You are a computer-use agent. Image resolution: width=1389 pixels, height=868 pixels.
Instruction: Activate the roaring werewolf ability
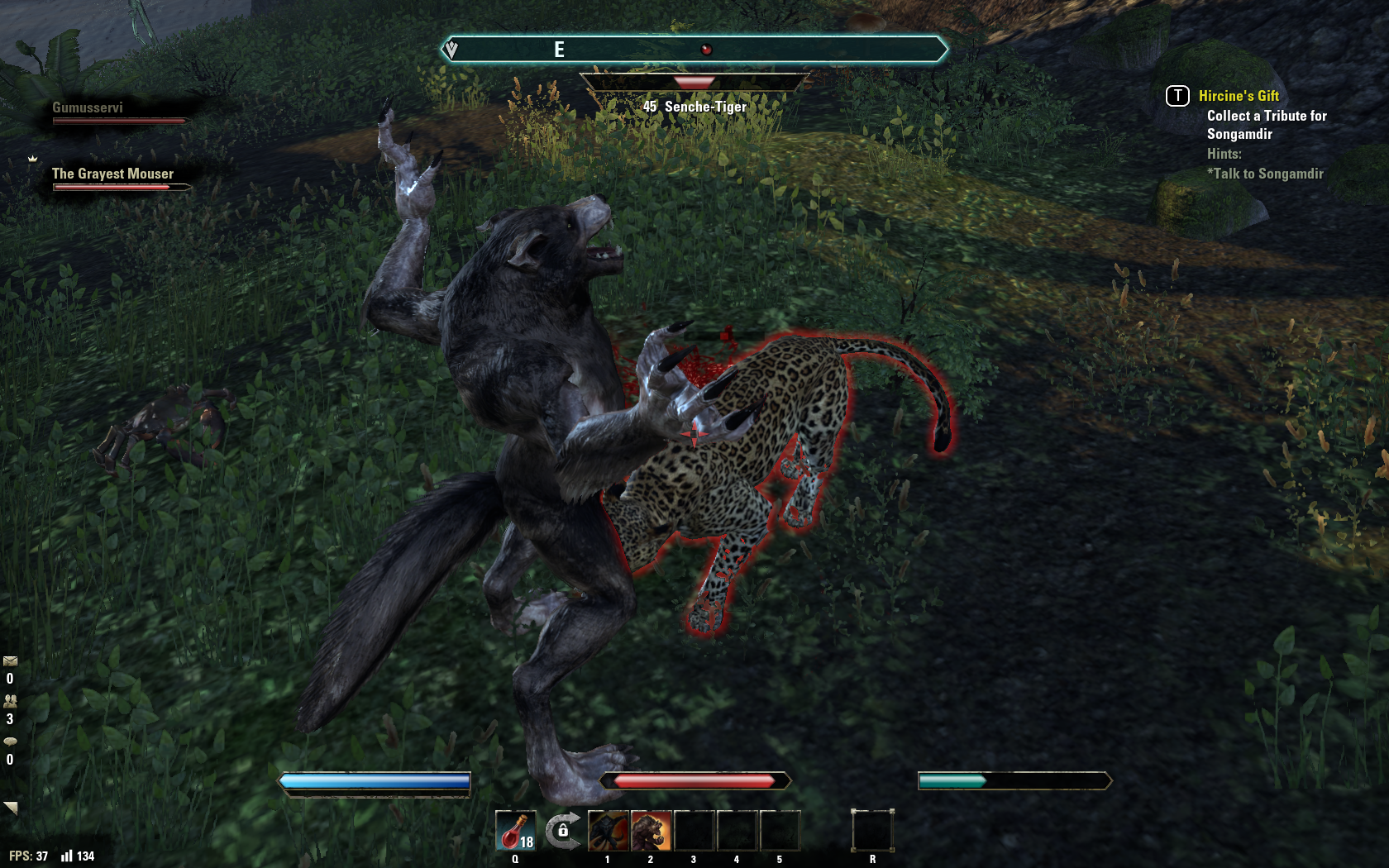click(652, 831)
